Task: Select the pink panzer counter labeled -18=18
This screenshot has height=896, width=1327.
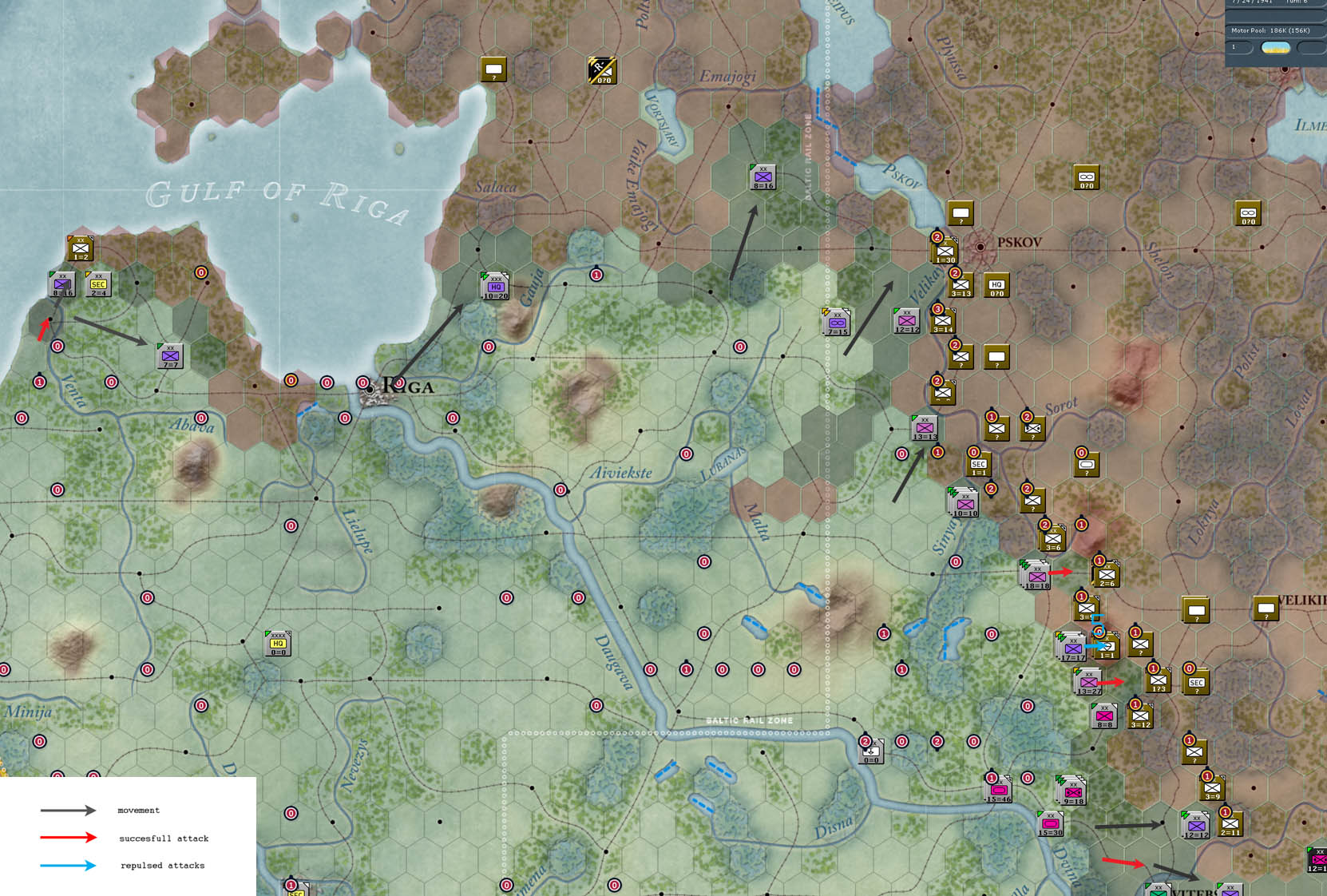Action: click(x=1036, y=575)
